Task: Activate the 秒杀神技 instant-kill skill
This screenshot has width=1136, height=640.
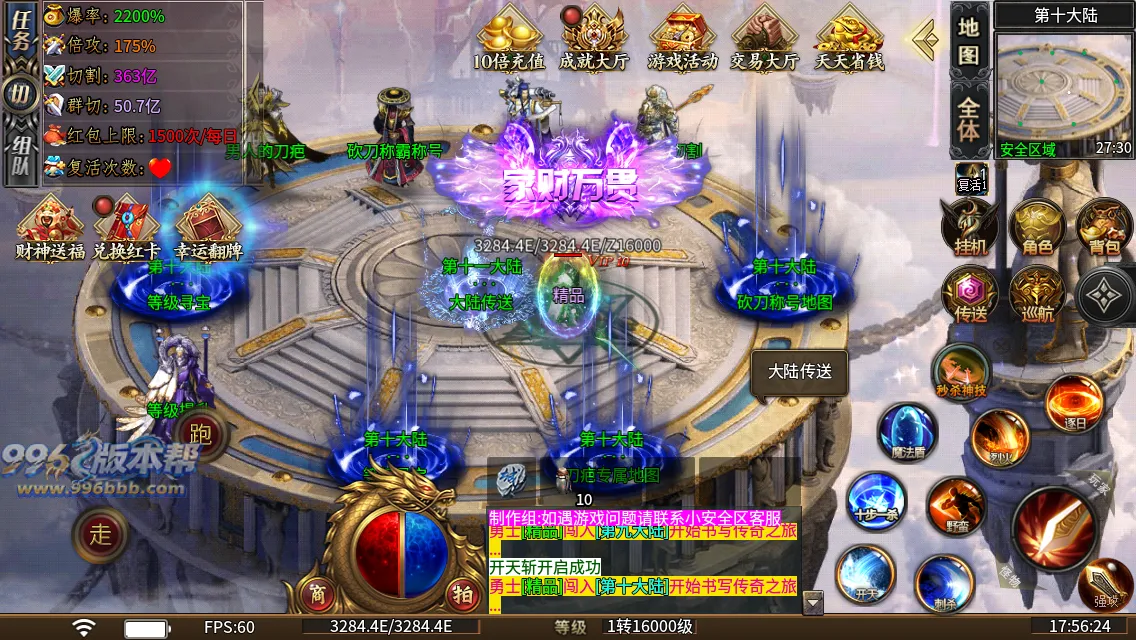Action: pos(960,372)
